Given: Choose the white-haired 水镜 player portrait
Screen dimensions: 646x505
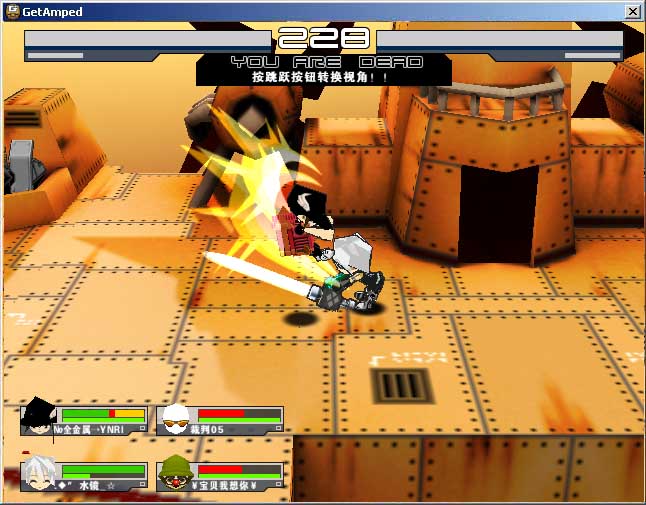Looking at the screenshot, I should coord(40,474).
